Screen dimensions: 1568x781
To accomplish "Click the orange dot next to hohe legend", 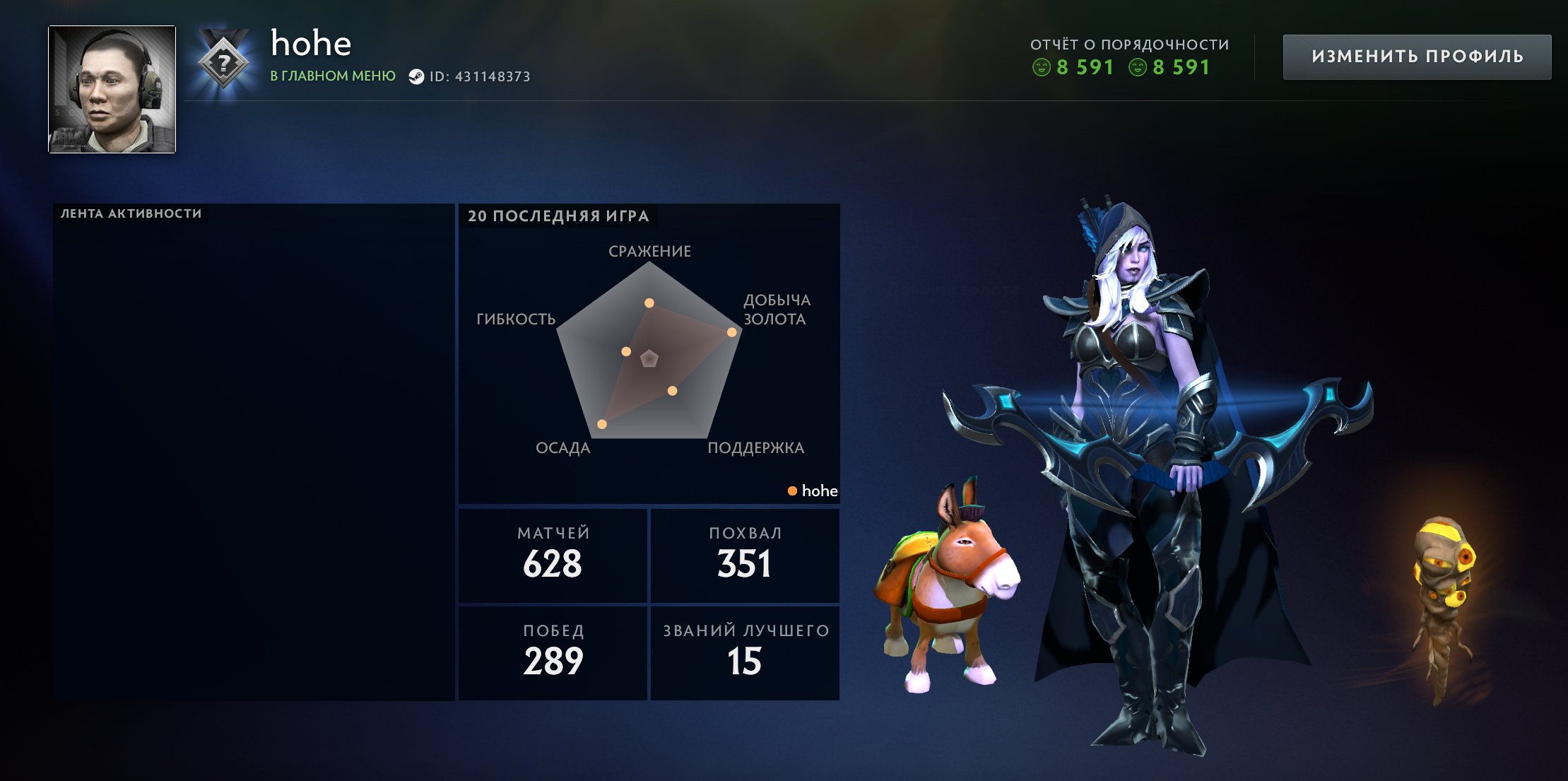I will click(x=792, y=491).
